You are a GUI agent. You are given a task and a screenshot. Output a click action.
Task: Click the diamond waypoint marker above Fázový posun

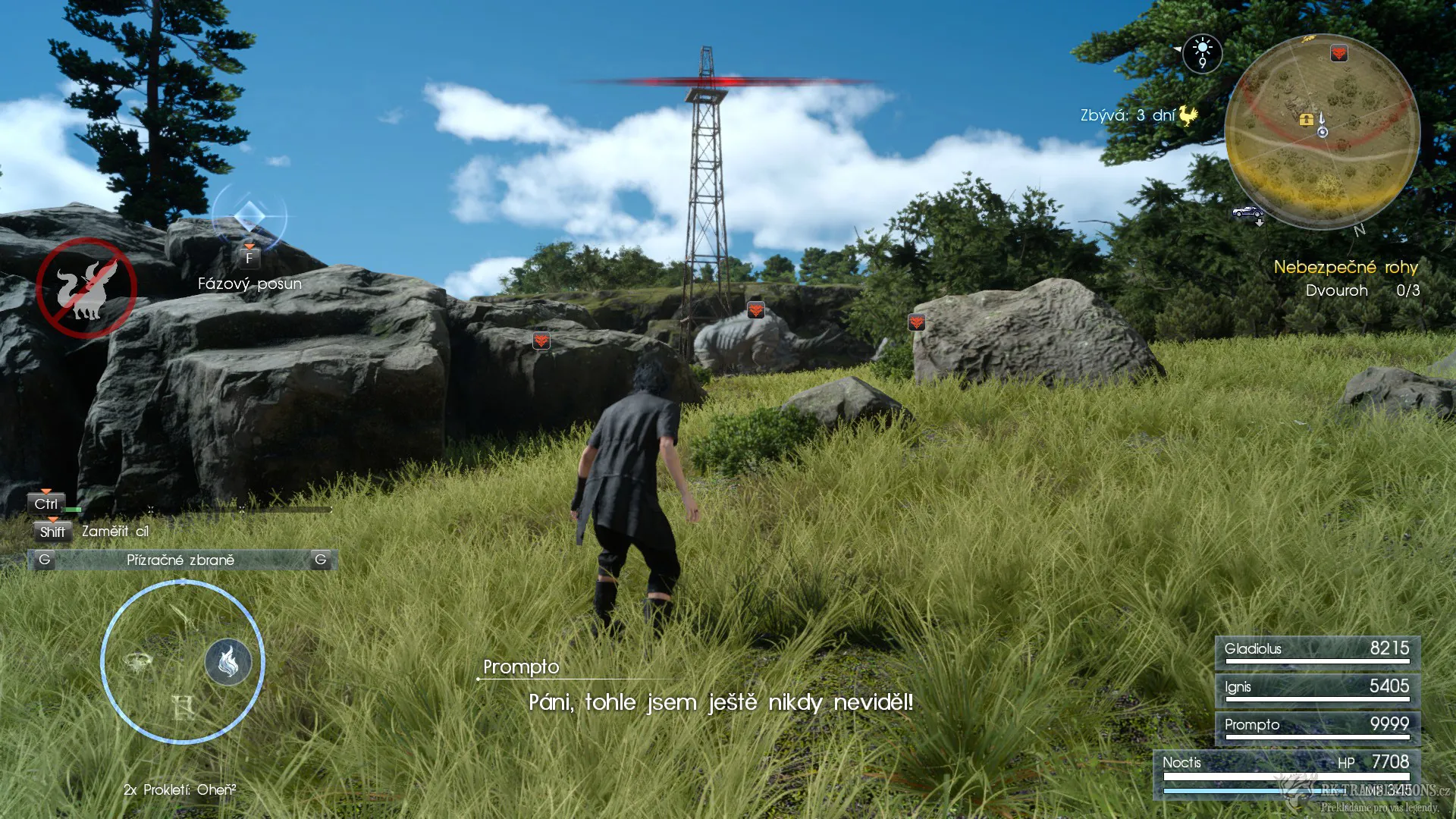[250, 216]
